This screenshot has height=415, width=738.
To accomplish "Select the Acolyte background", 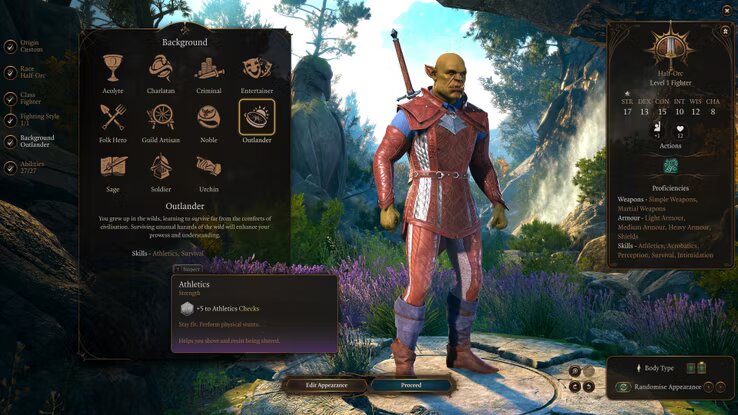I will [x=112, y=68].
